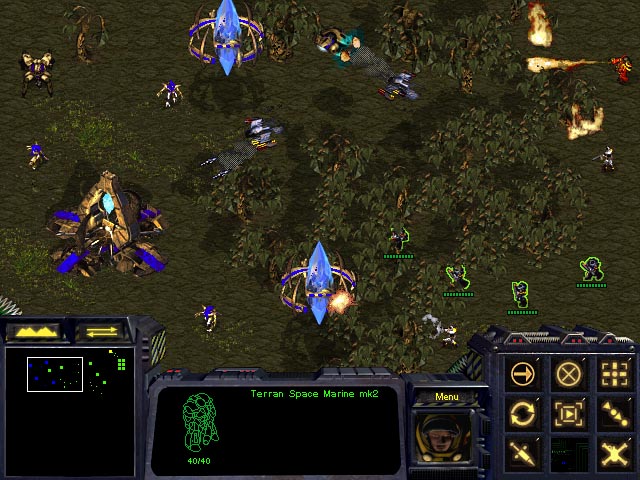Activate the circled-X Stop command

568,374
